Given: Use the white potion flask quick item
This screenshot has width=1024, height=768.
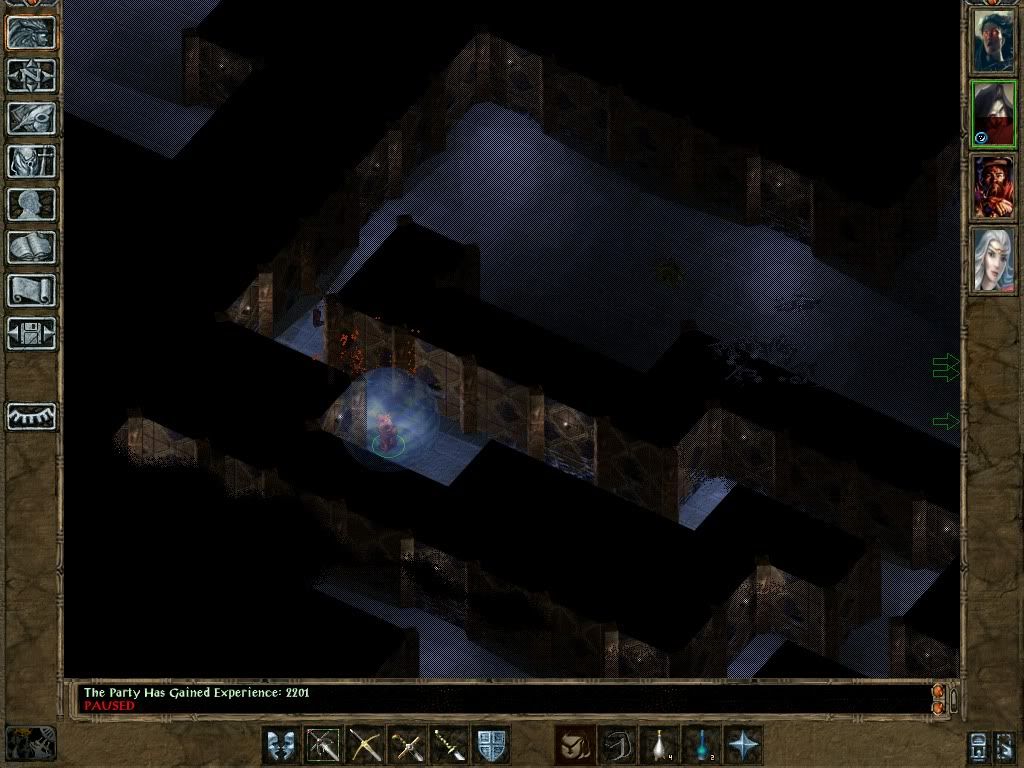Looking at the screenshot, I should click(x=659, y=745).
